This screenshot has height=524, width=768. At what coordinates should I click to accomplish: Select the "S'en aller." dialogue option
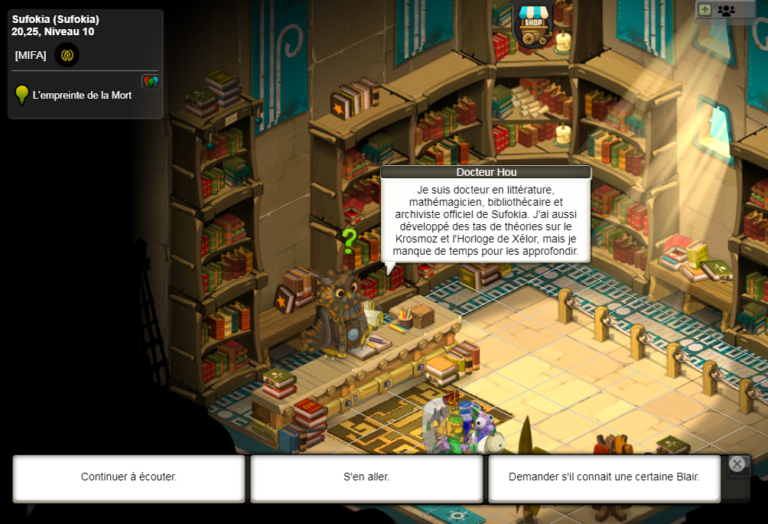(x=366, y=477)
